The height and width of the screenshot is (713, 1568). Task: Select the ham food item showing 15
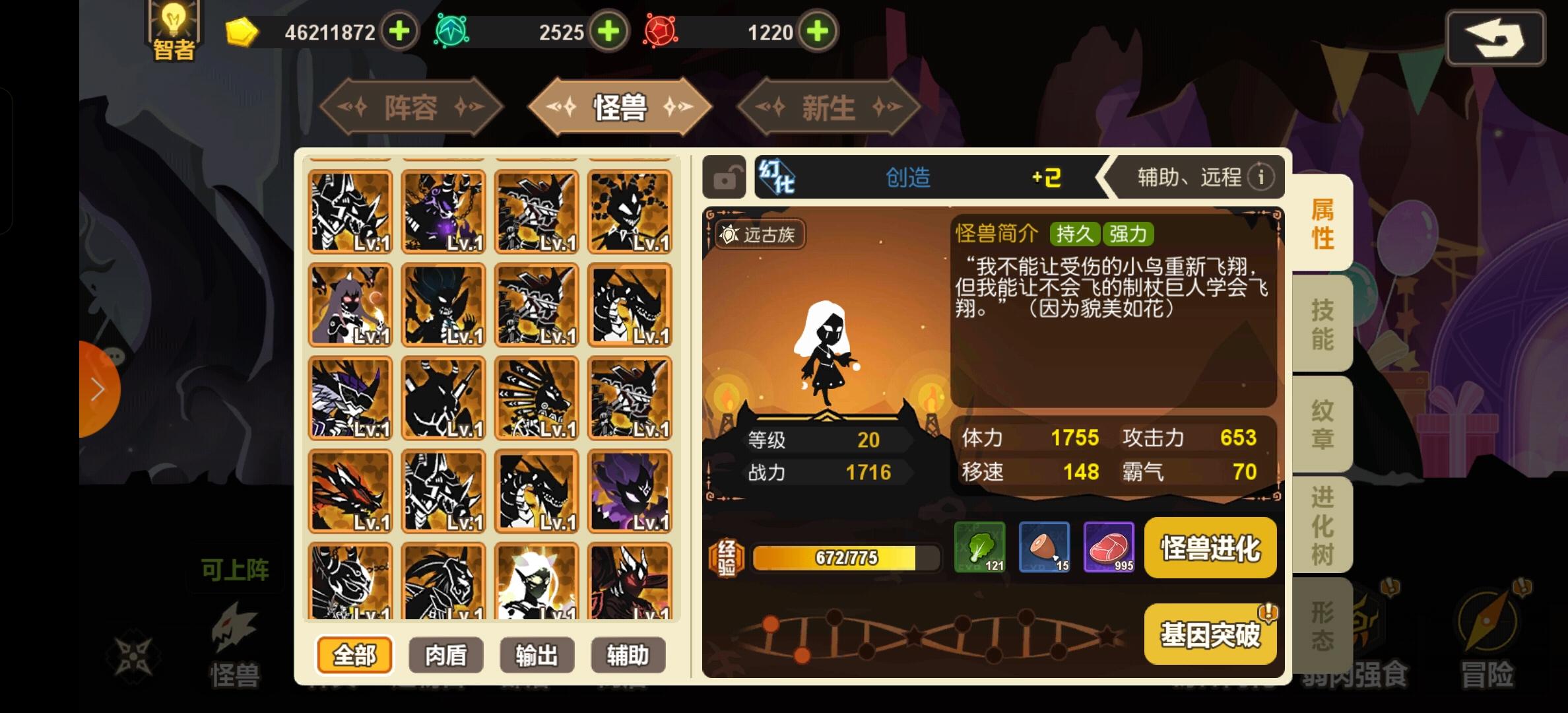click(x=1044, y=547)
